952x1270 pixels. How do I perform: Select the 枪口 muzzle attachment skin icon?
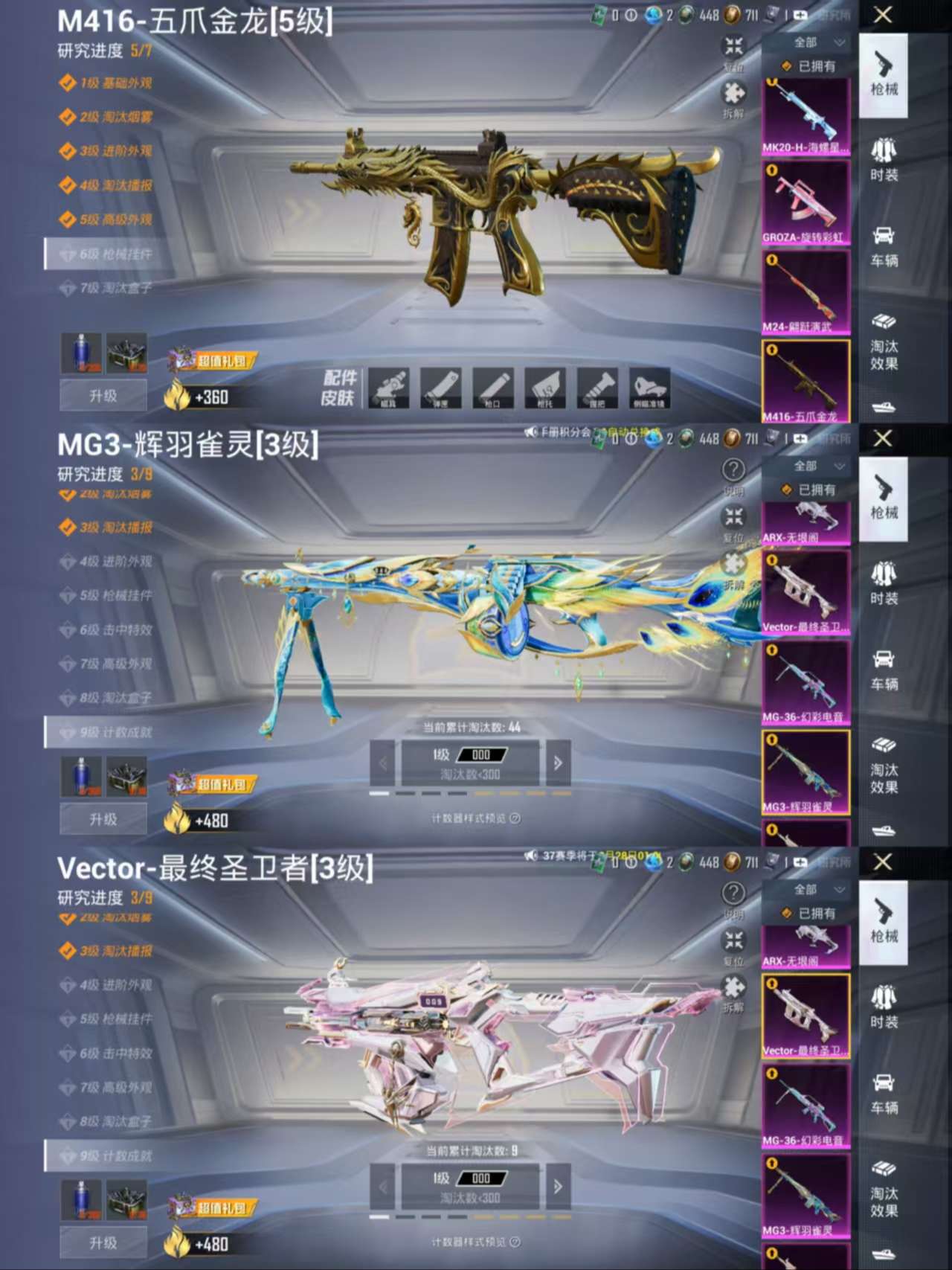pos(495,387)
